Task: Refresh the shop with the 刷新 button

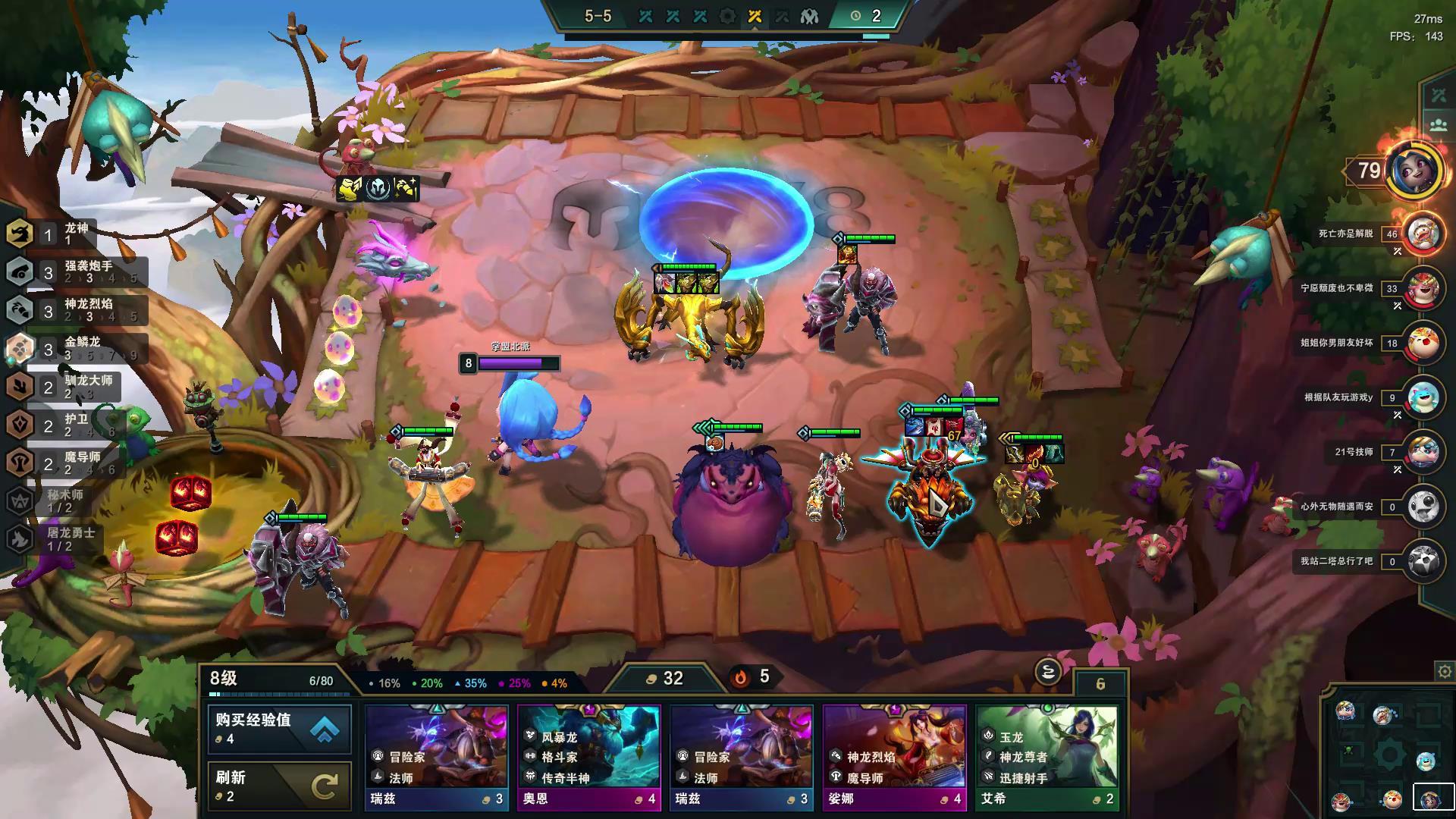Action: point(279,786)
